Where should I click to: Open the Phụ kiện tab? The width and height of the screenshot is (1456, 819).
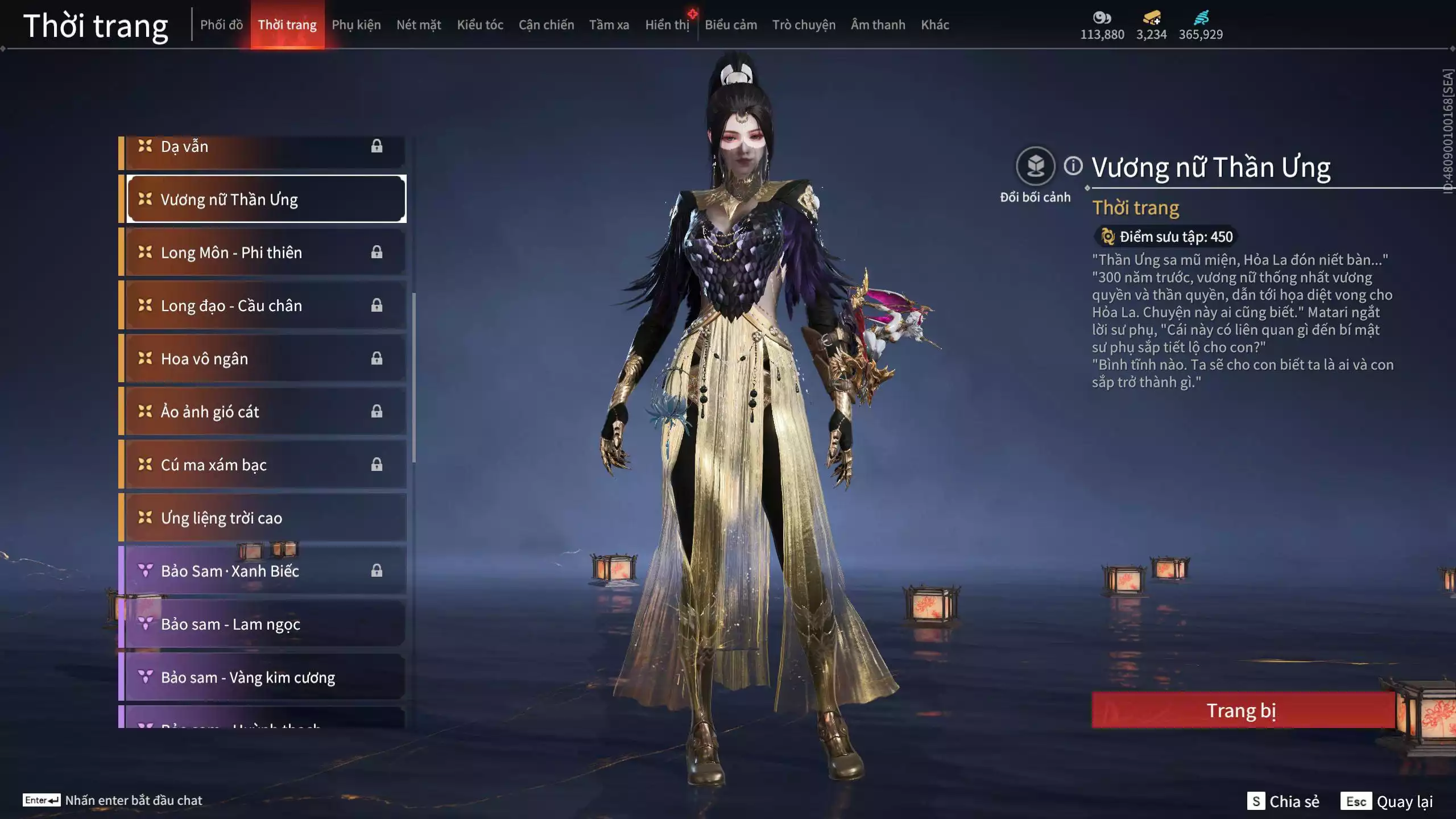click(356, 25)
